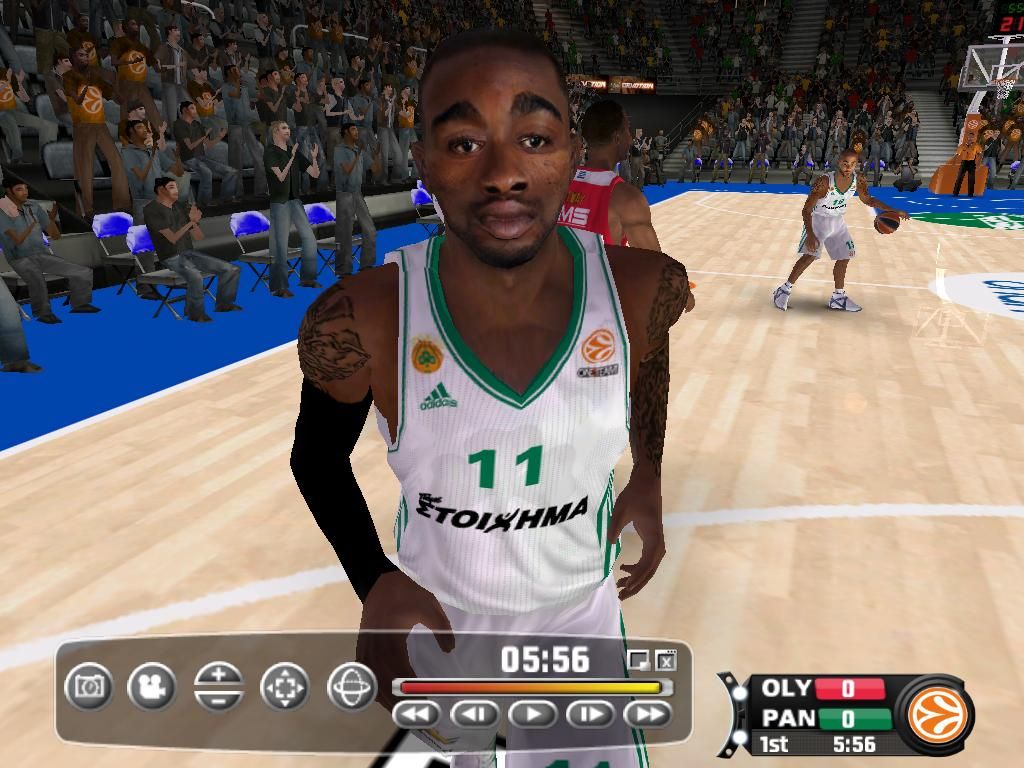The height and width of the screenshot is (768, 1024).
Task: Select the camera rotate orbit icon
Action: click(x=351, y=686)
